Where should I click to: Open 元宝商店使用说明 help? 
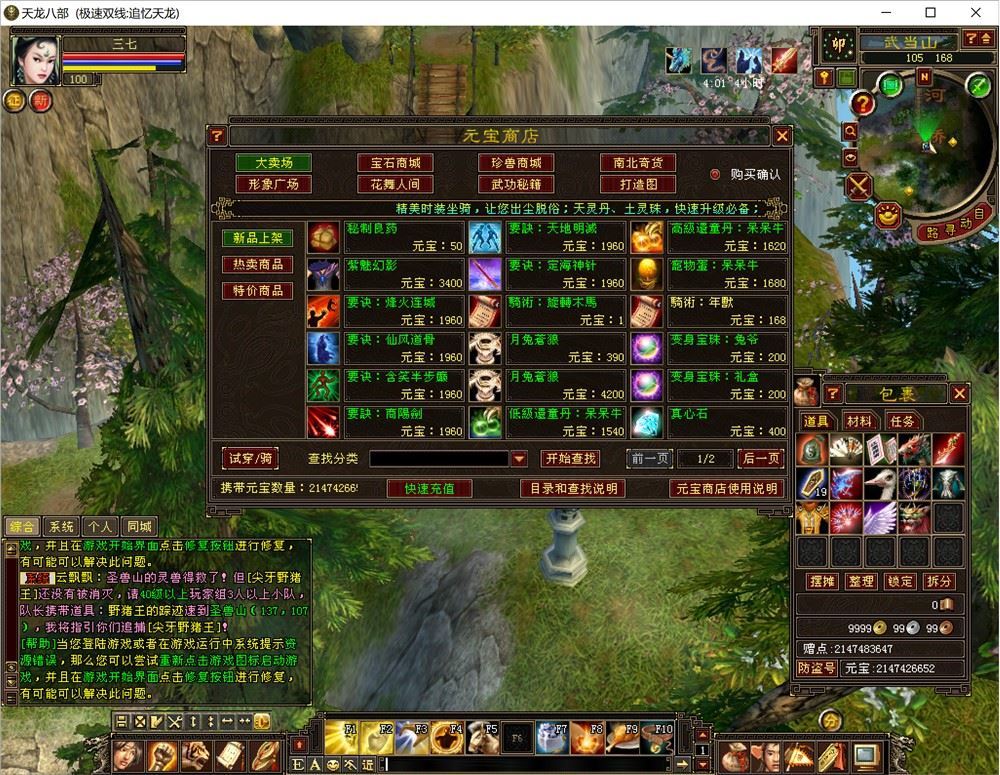[x=726, y=489]
